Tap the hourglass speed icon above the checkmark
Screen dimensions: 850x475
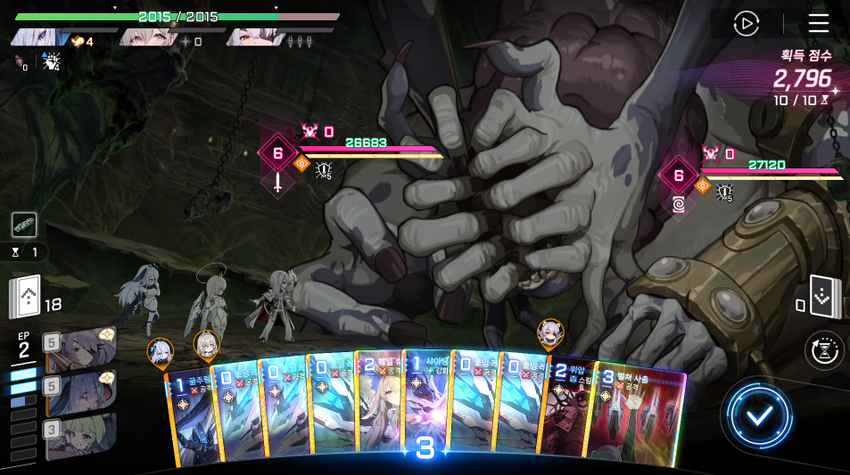coord(823,350)
